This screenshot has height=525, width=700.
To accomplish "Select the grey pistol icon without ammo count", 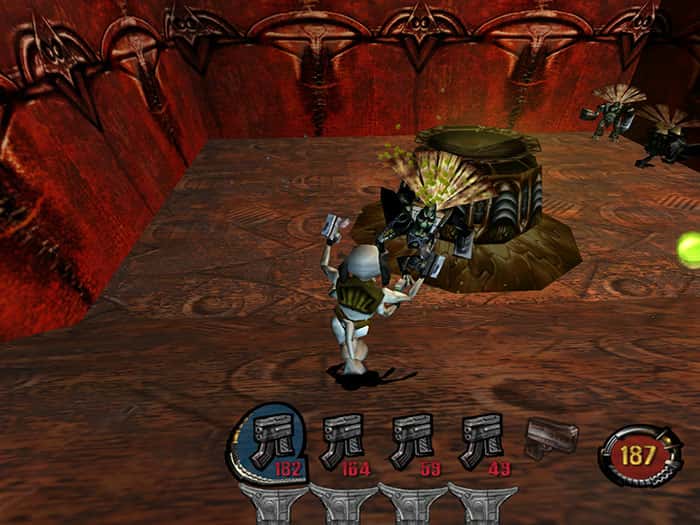I will (552, 437).
